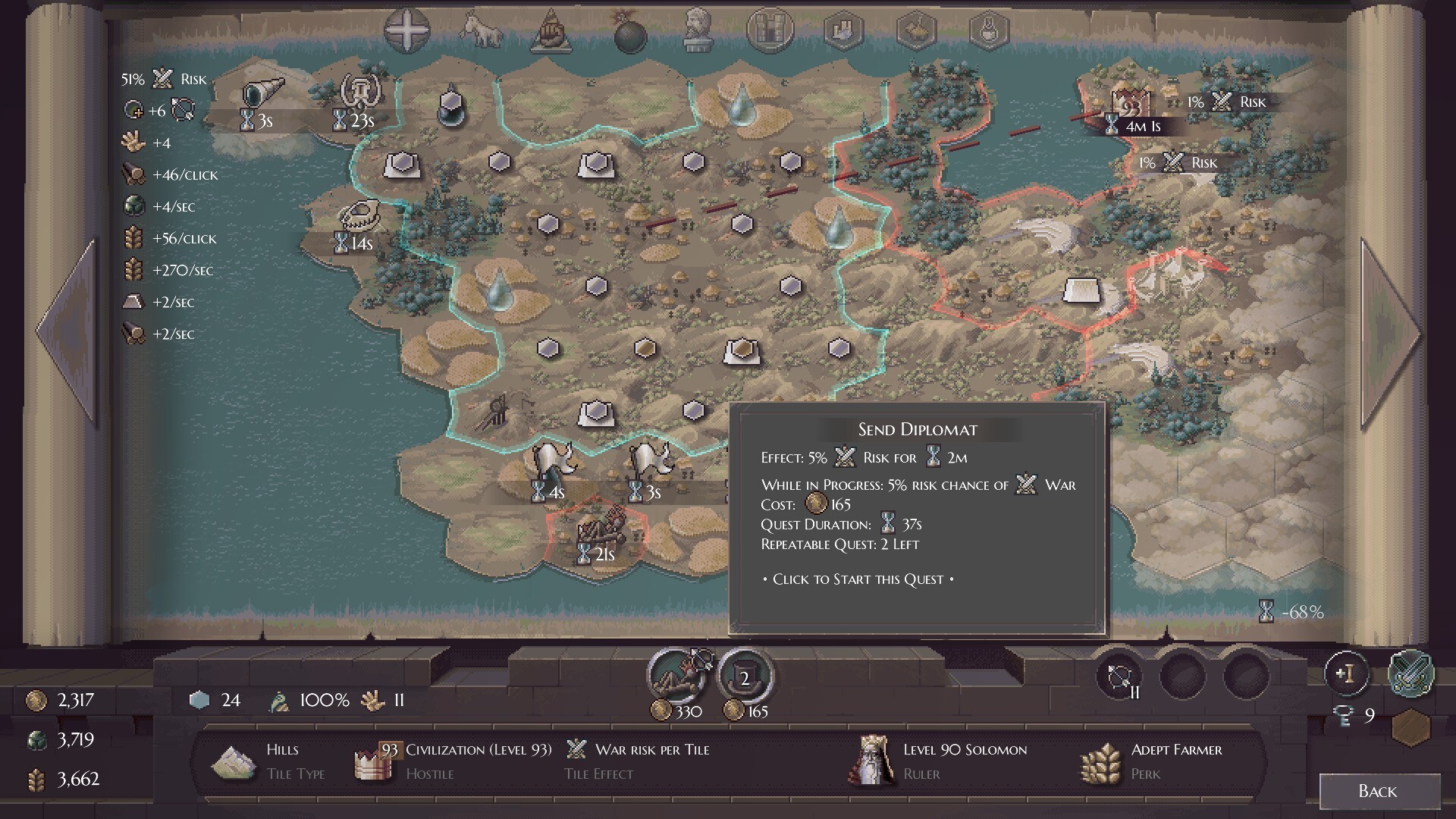Go to the next map with right arrow
Viewport: 1456px width, 819px height.
point(1388,332)
